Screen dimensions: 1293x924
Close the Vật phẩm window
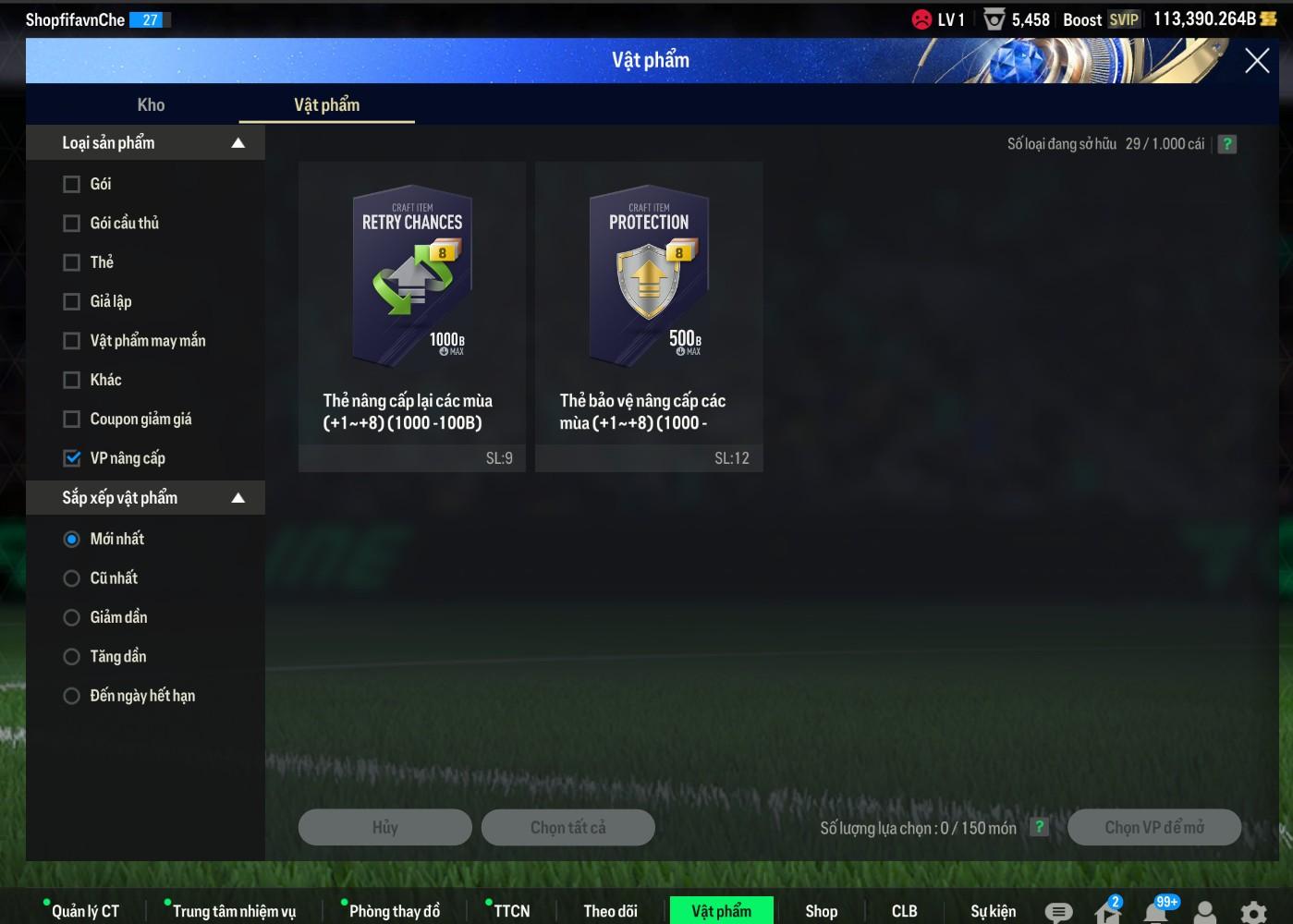(1256, 61)
